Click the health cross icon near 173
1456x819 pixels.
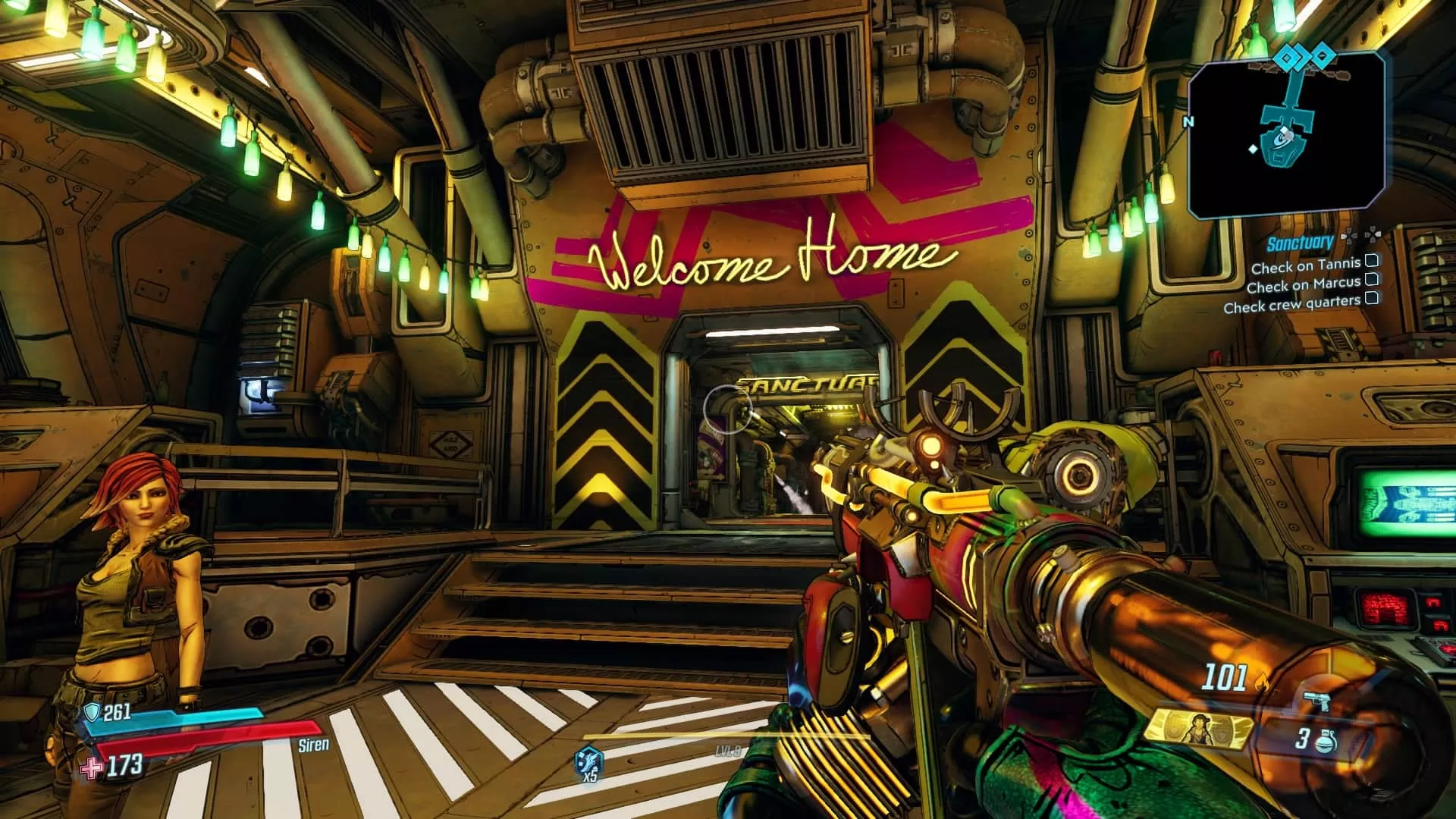90,770
